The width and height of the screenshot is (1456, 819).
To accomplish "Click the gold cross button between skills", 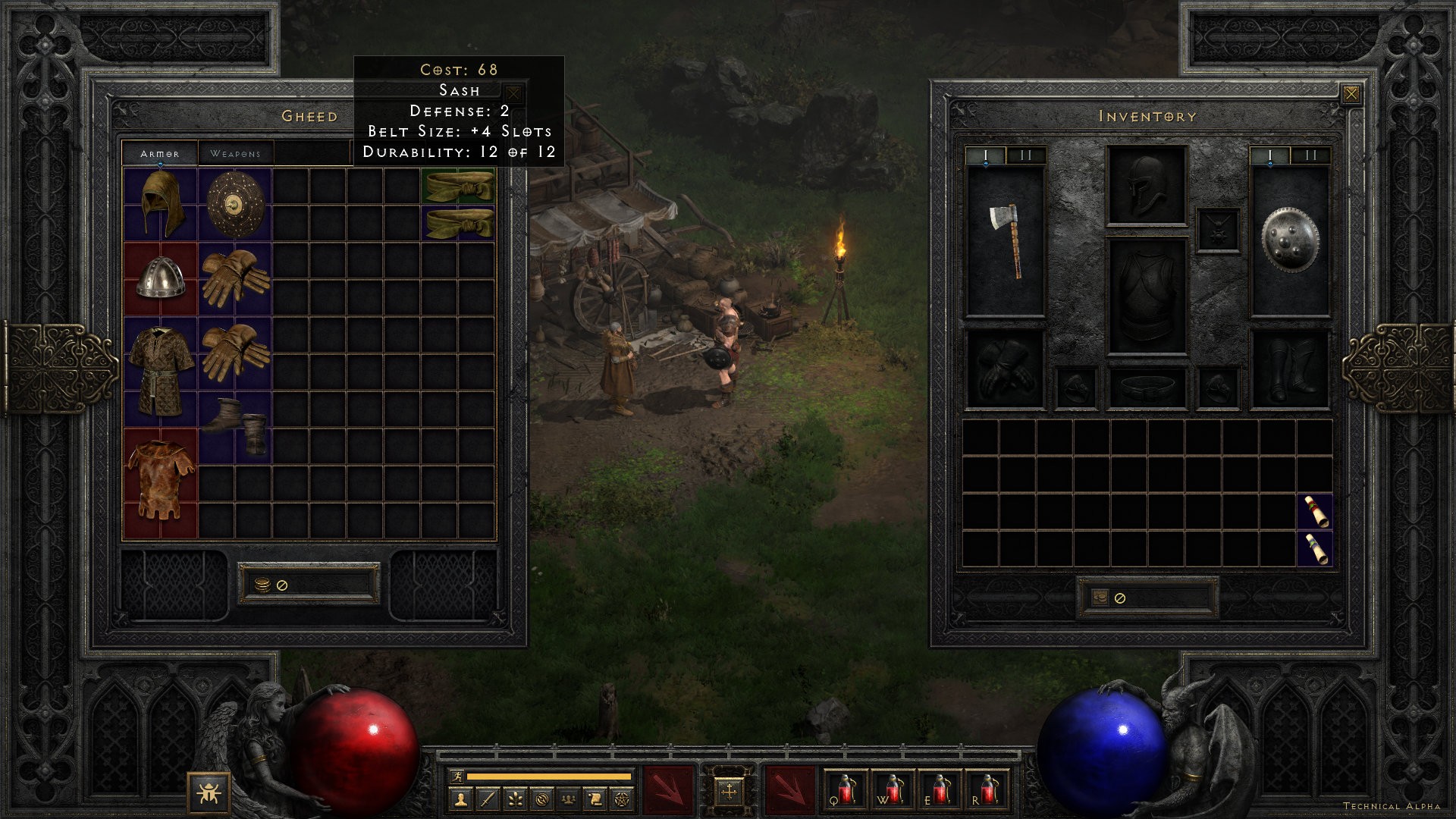I will coord(728,792).
